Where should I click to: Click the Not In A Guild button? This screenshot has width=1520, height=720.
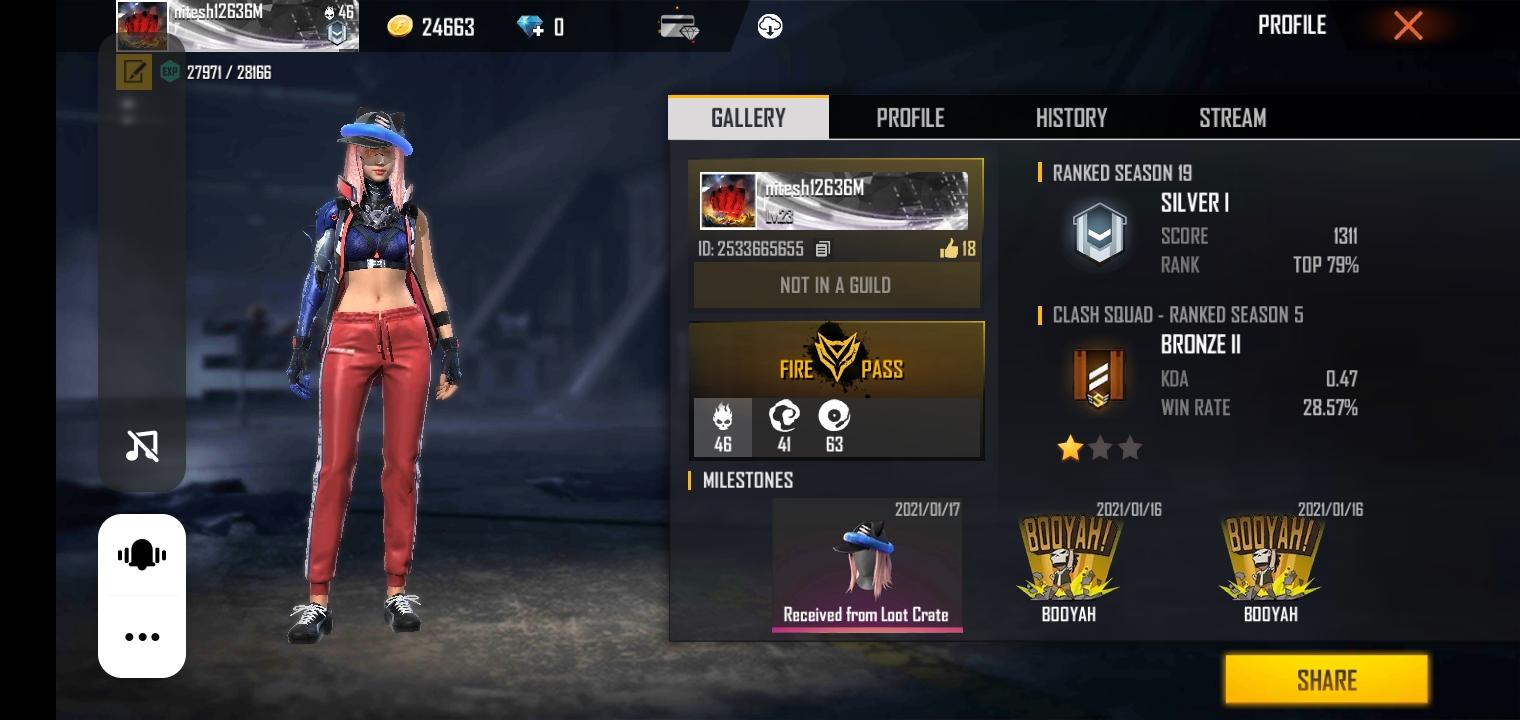[x=835, y=286]
